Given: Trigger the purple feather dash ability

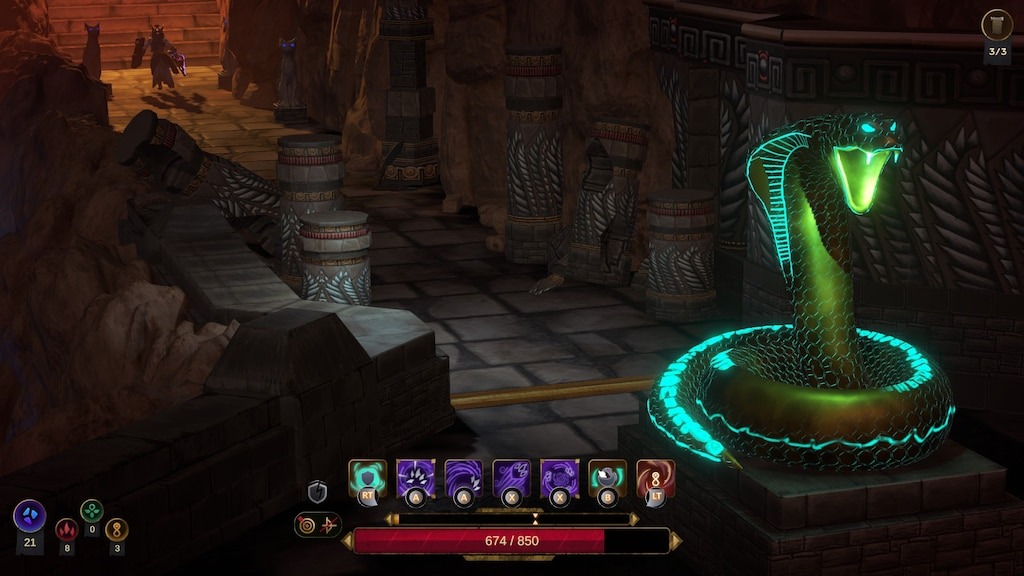Looking at the screenshot, I should (511, 477).
